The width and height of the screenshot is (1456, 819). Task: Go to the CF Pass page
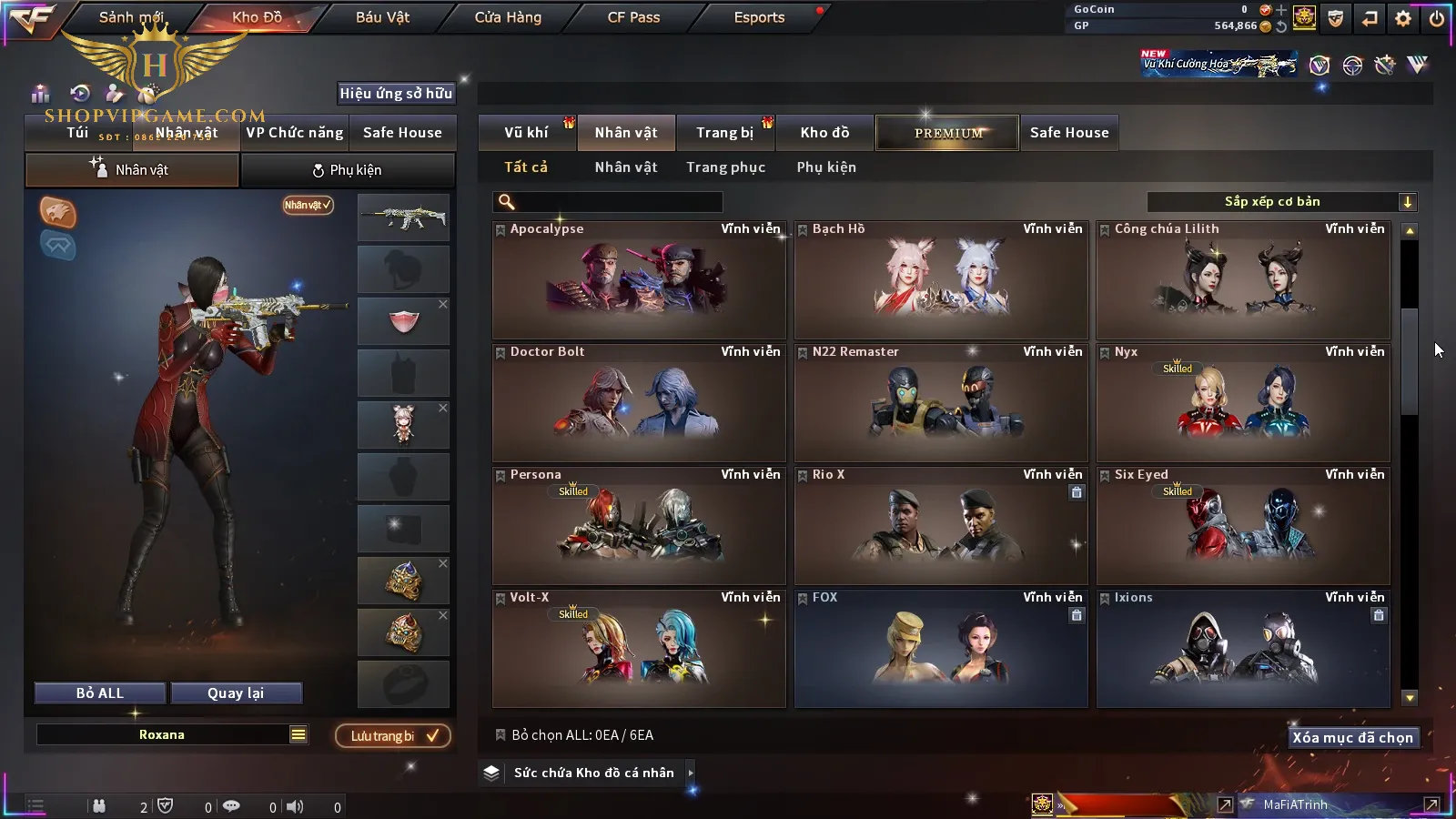coord(633,17)
